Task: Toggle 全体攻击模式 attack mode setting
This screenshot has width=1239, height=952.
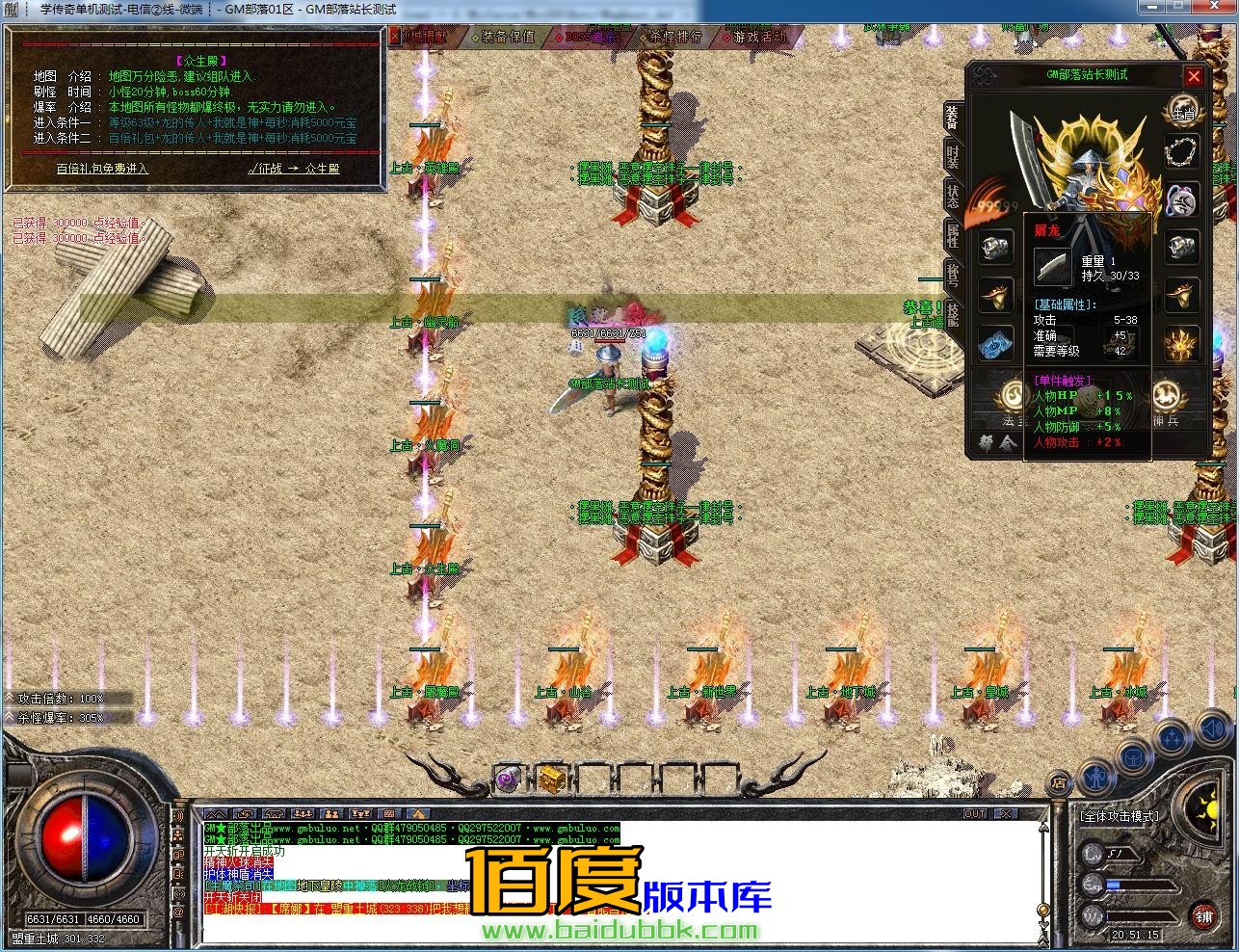Action: 1120,816
